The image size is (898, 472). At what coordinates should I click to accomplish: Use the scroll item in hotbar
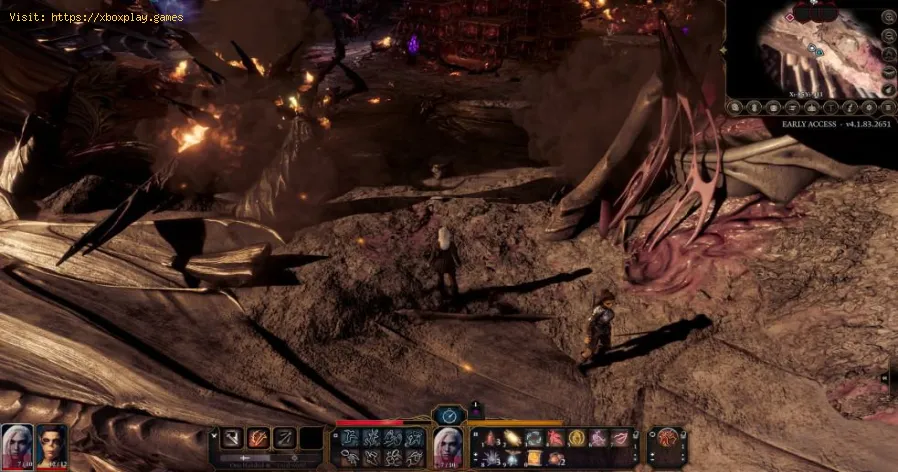click(x=533, y=458)
